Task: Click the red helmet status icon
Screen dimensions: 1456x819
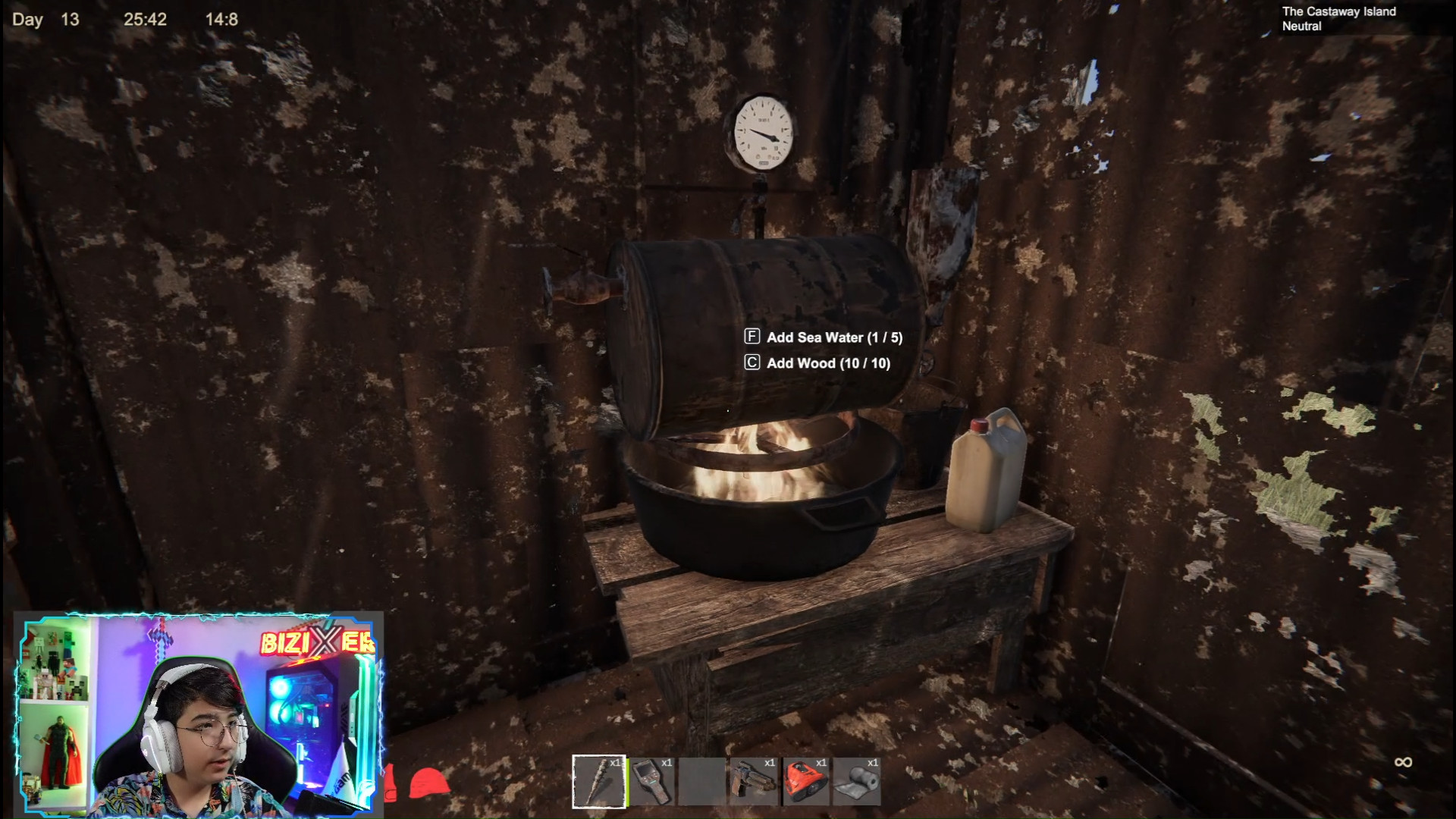Action: tap(429, 783)
